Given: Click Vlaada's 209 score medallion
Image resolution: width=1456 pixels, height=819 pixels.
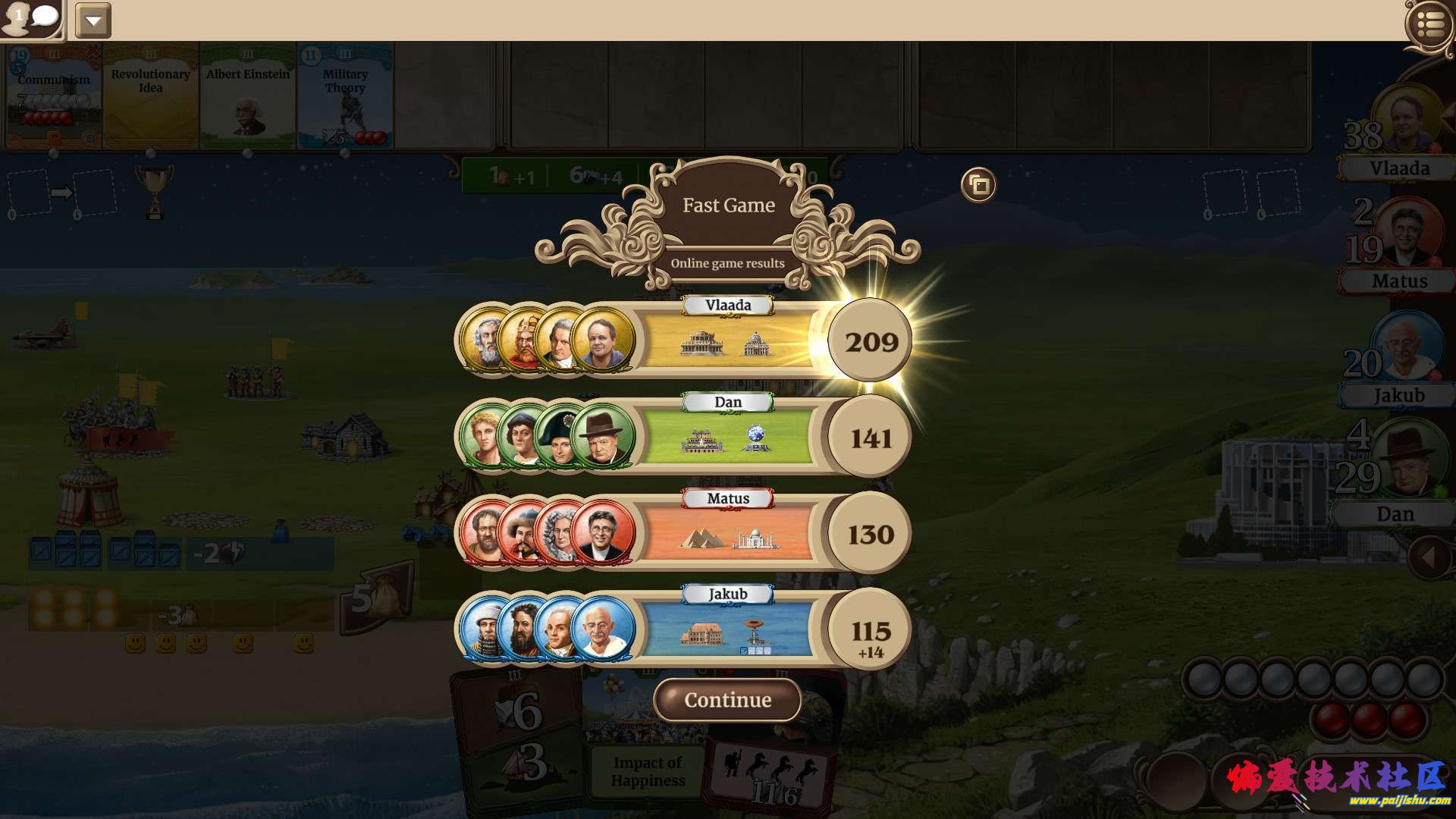Looking at the screenshot, I should (869, 343).
